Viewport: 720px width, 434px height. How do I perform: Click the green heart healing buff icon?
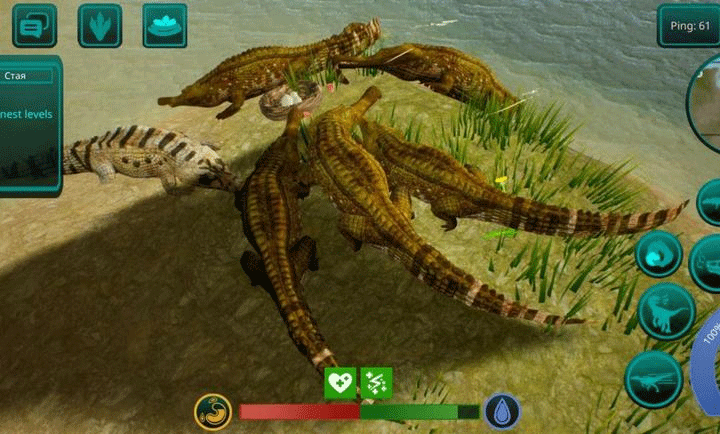tap(340, 382)
